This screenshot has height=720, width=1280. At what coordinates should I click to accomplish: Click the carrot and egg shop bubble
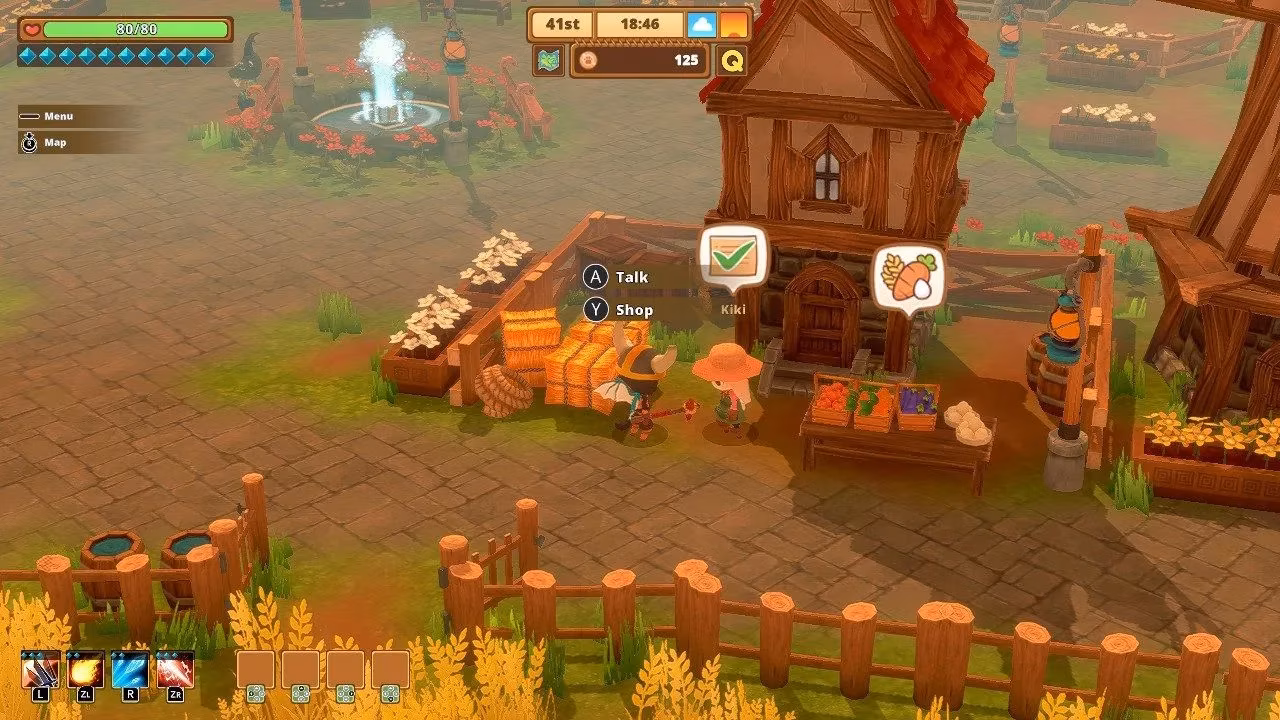(x=908, y=277)
